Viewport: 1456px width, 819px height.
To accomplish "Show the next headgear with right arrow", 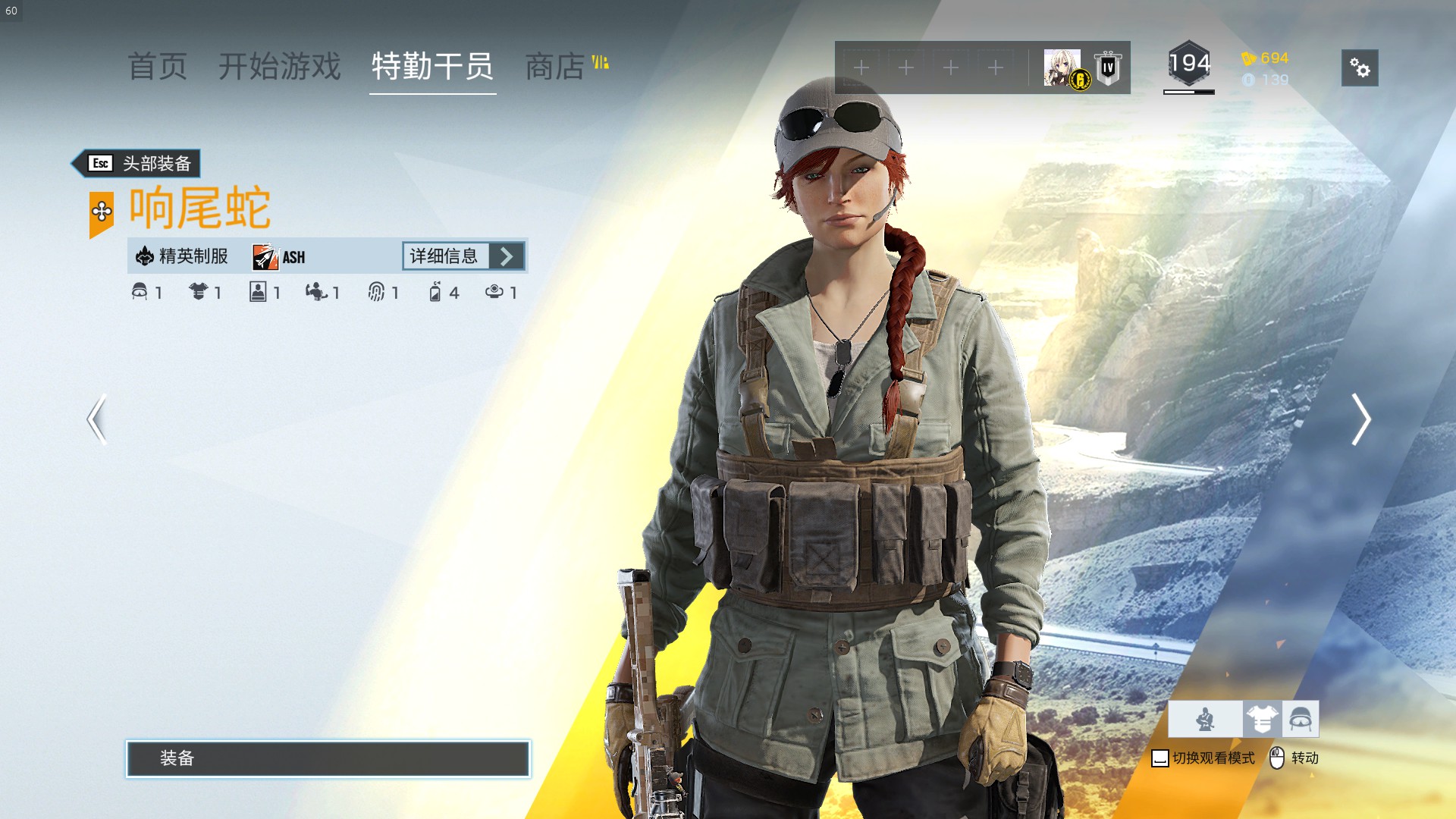I will tap(1360, 419).
